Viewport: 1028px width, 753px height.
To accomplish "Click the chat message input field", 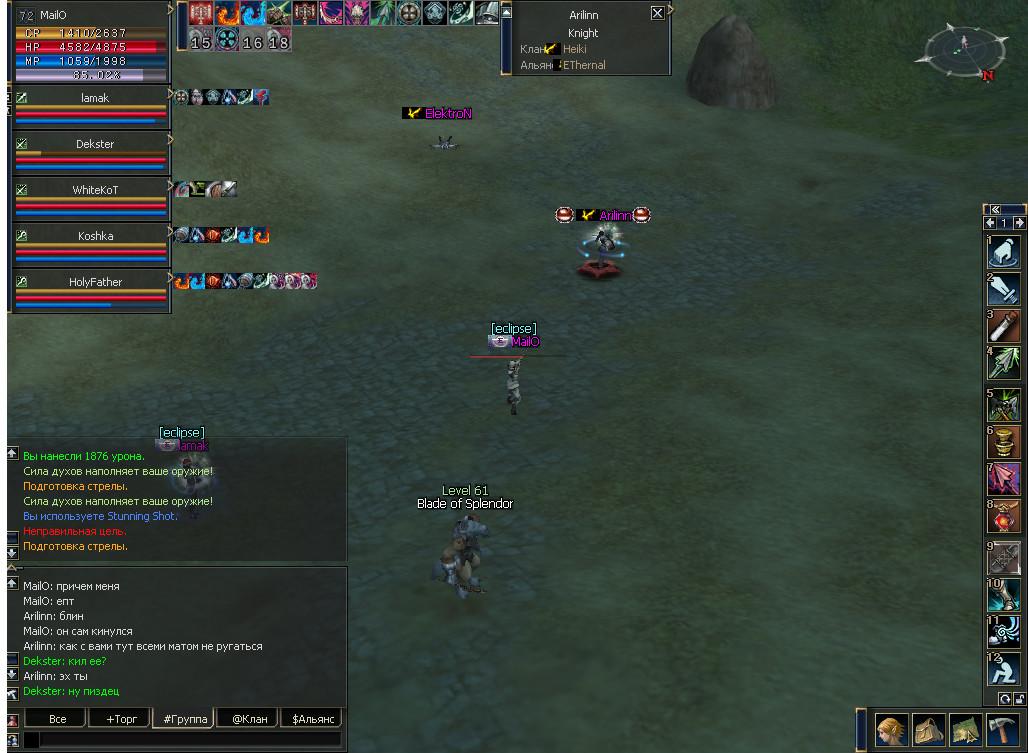I will (188, 740).
